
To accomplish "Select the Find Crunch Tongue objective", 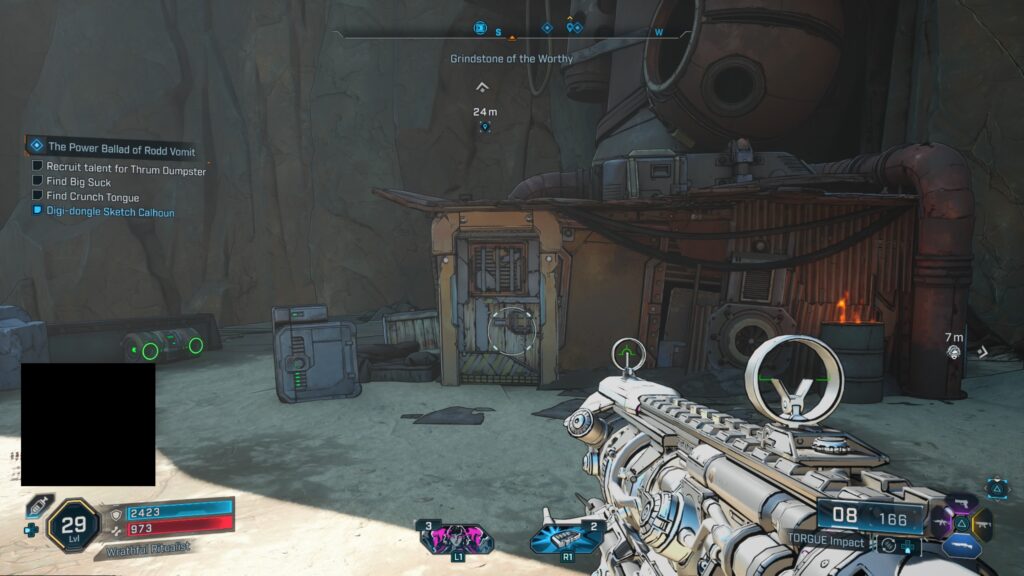I will (92, 197).
